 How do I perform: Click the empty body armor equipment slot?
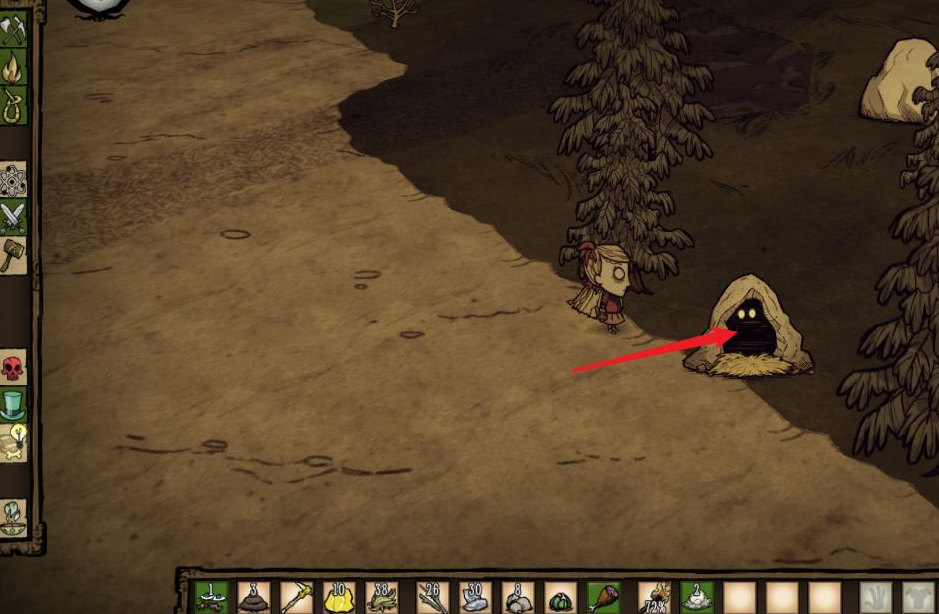tap(920, 598)
